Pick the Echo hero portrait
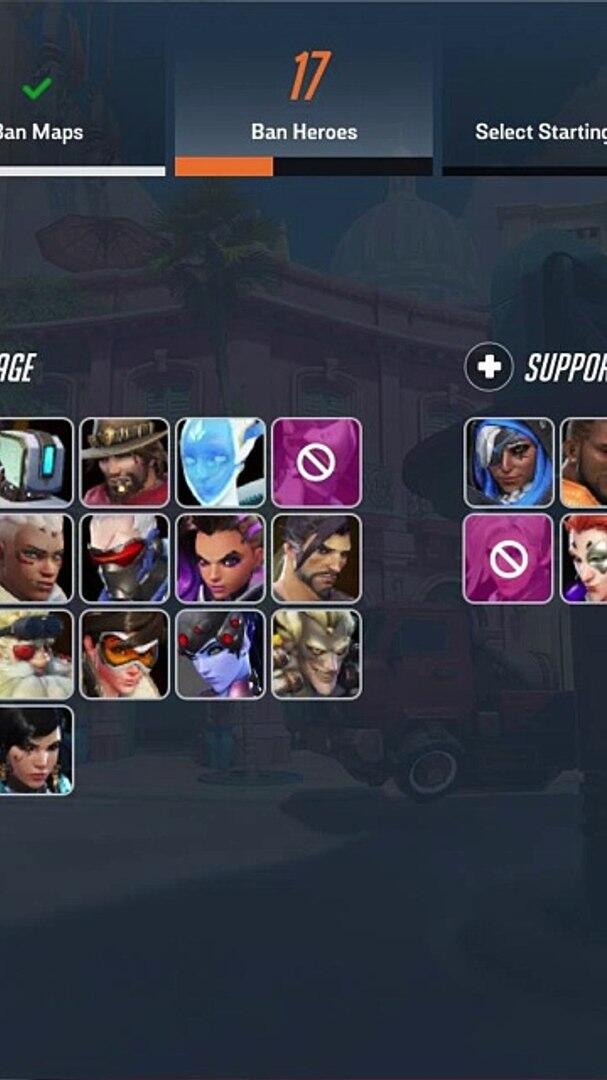Screen dimensions: 607x1080 [221, 462]
